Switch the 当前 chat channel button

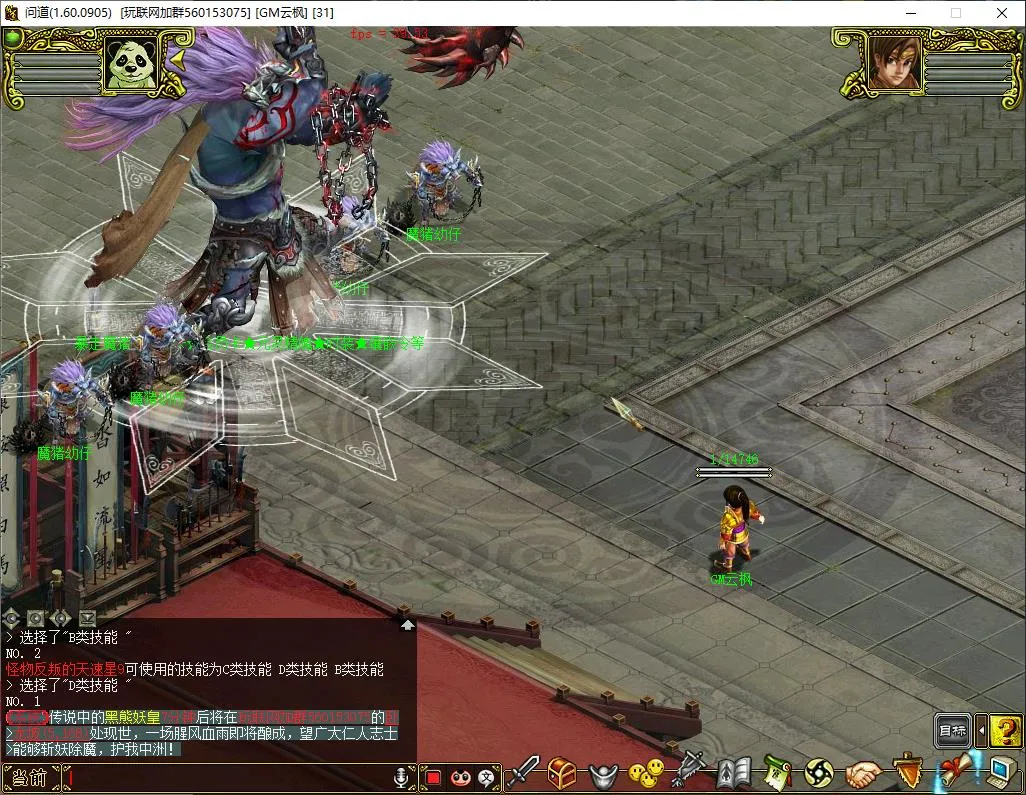click(x=31, y=777)
